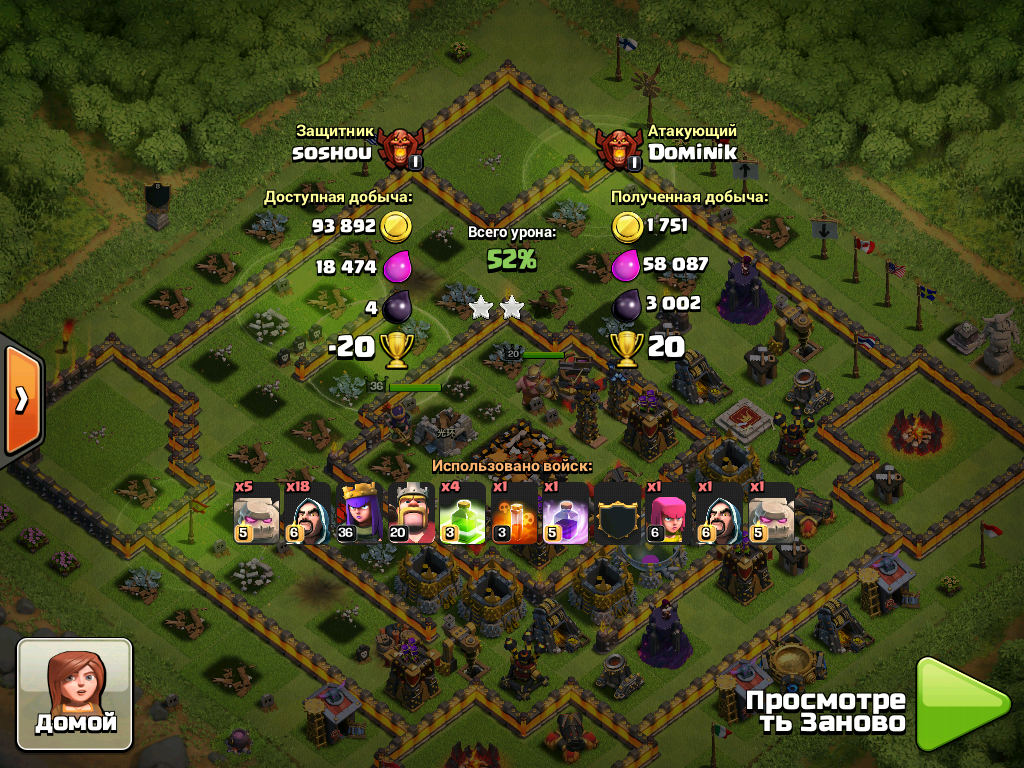The image size is (1024, 768).
Task: Select the Barbarian King hero icon
Action: [411, 513]
